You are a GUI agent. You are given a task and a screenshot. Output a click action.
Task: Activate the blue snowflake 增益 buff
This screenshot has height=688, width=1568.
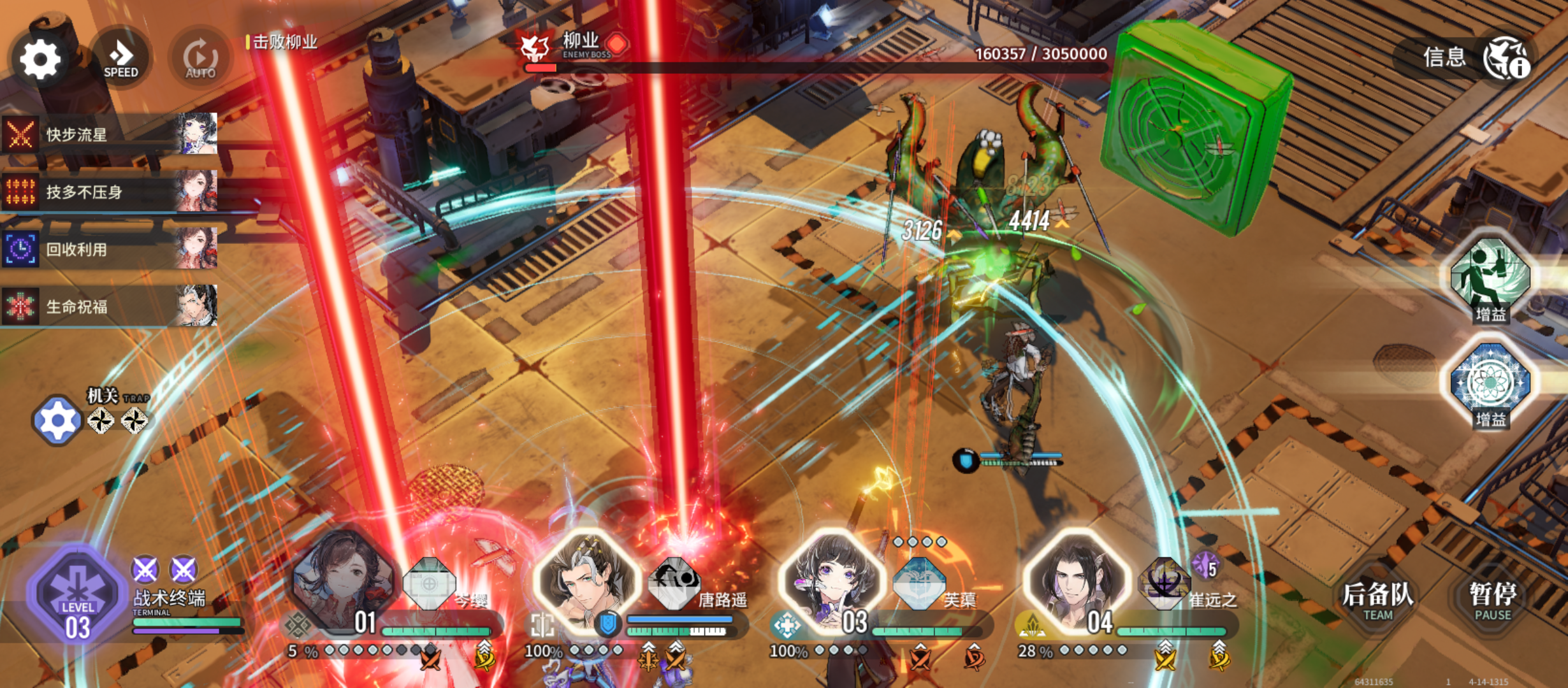[x=1490, y=383]
